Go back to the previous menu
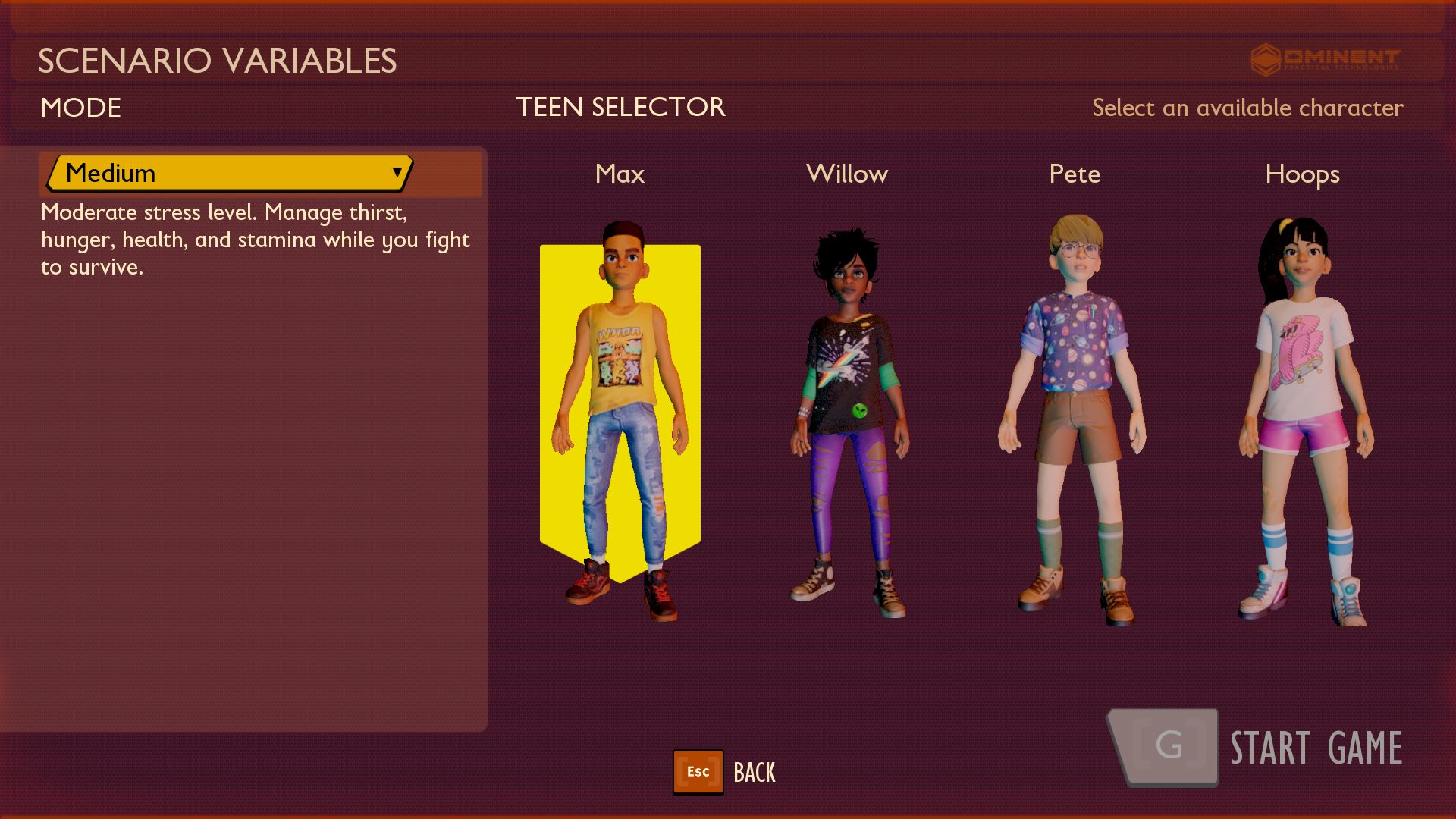 coord(725,772)
